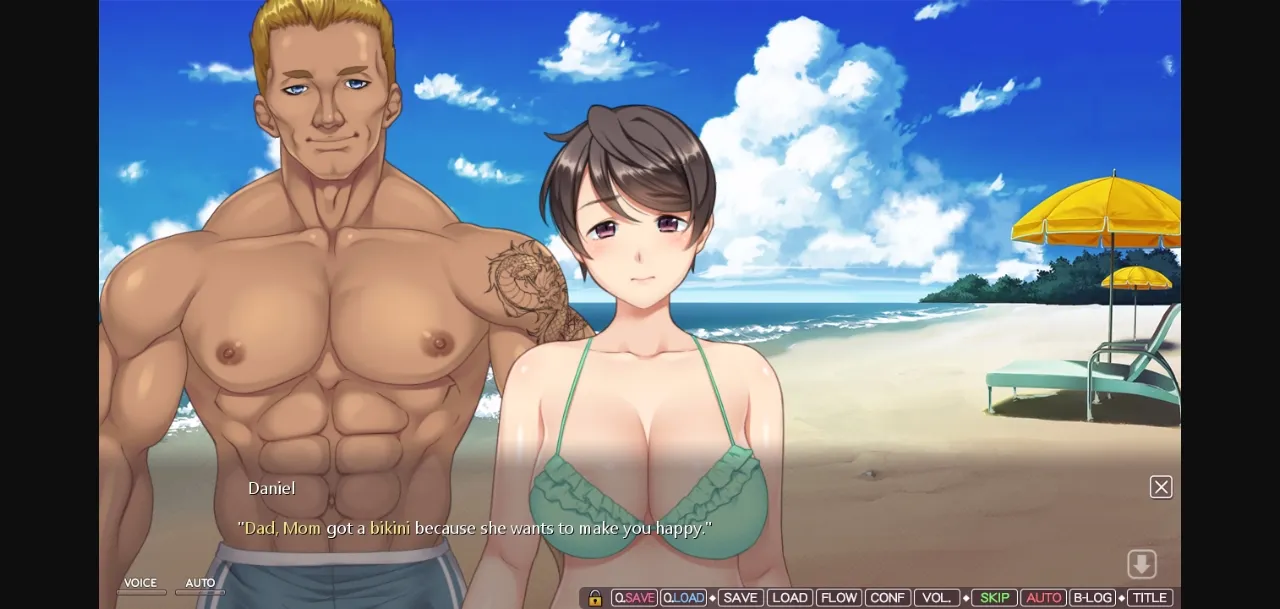The height and width of the screenshot is (609, 1280).
Task: Quick save with the Q.SAVE button
Action: (x=634, y=598)
